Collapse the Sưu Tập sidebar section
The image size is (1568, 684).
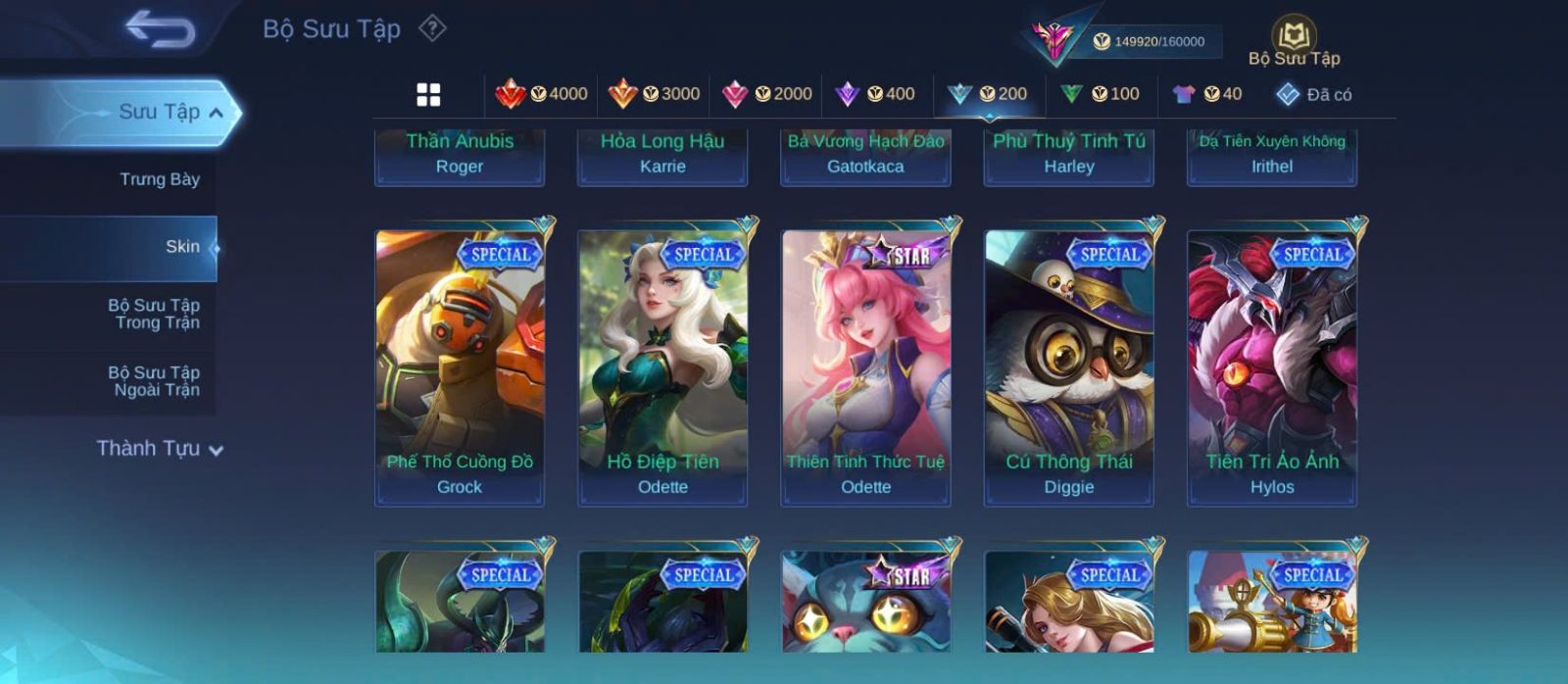[x=216, y=113]
